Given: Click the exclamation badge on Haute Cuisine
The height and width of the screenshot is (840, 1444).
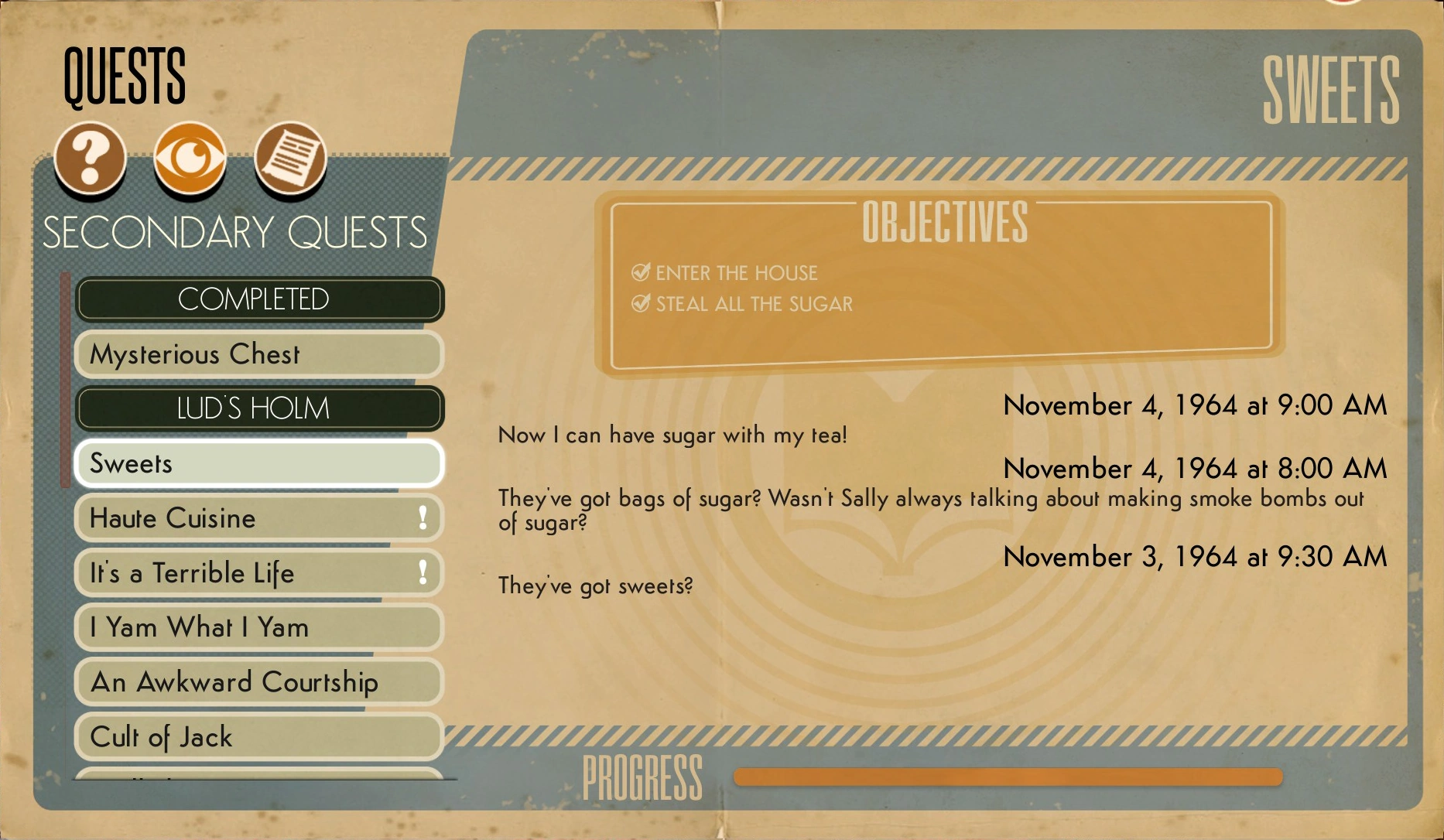Looking at the screenshot, I should click(421, 518).
